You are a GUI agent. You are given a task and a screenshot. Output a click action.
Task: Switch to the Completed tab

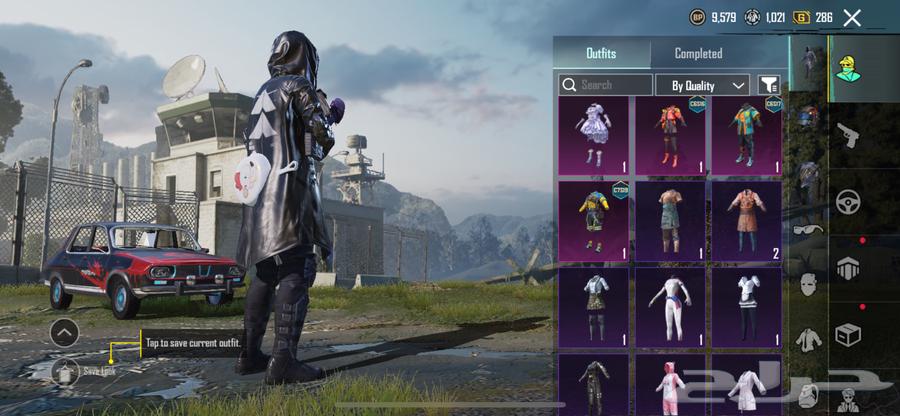point(698,54)
